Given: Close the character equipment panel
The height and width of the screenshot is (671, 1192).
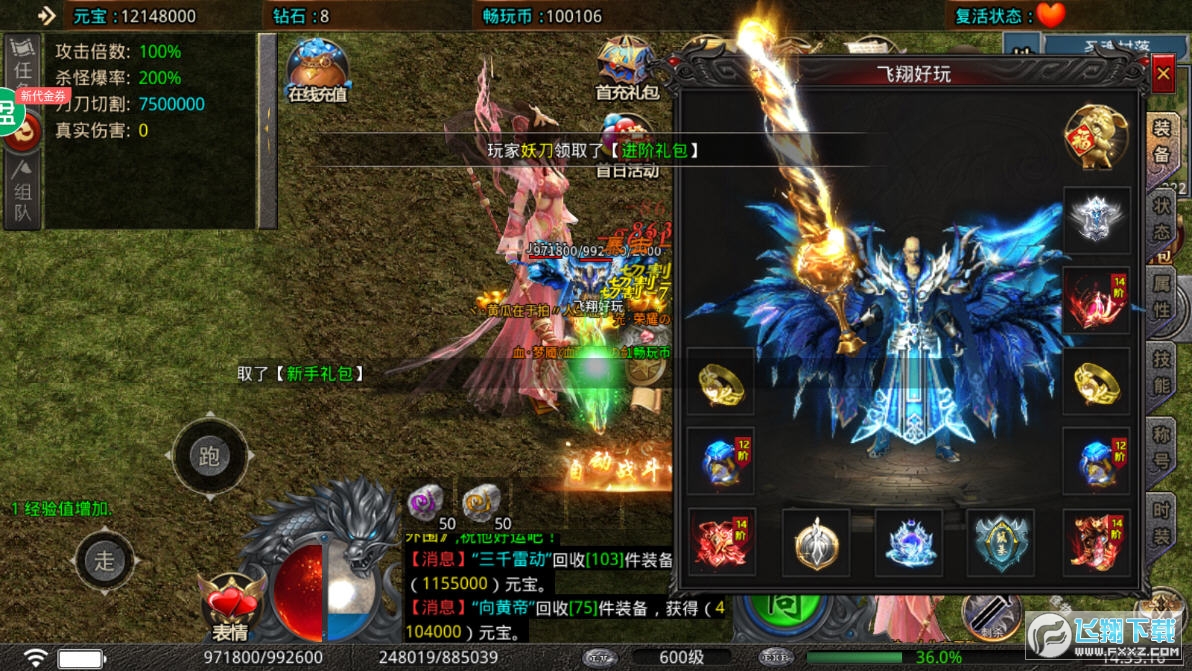Looking at the screenshot, I should point(1162,74).
